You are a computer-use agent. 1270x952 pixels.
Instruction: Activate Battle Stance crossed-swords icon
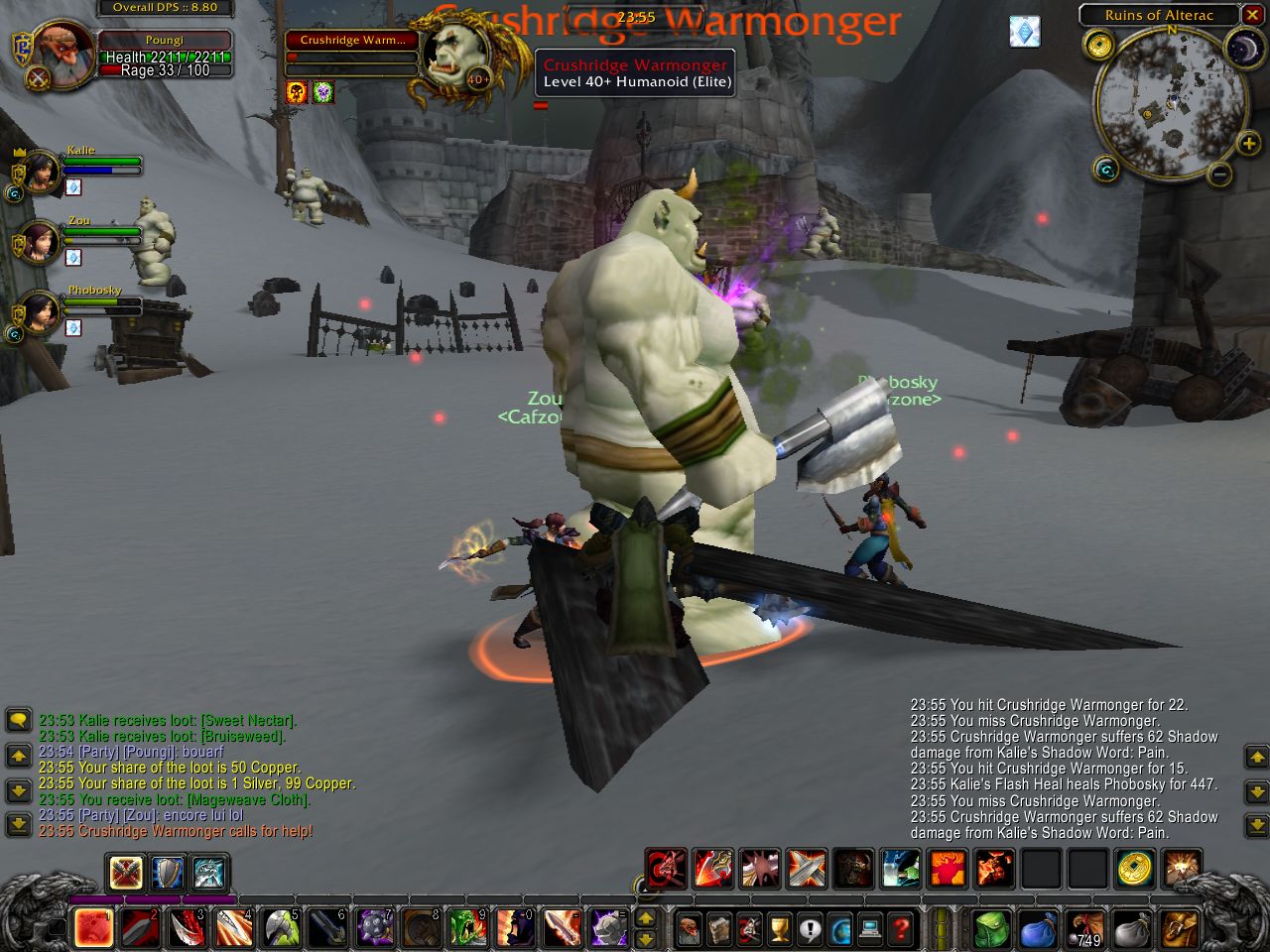(x=126, y=874)
